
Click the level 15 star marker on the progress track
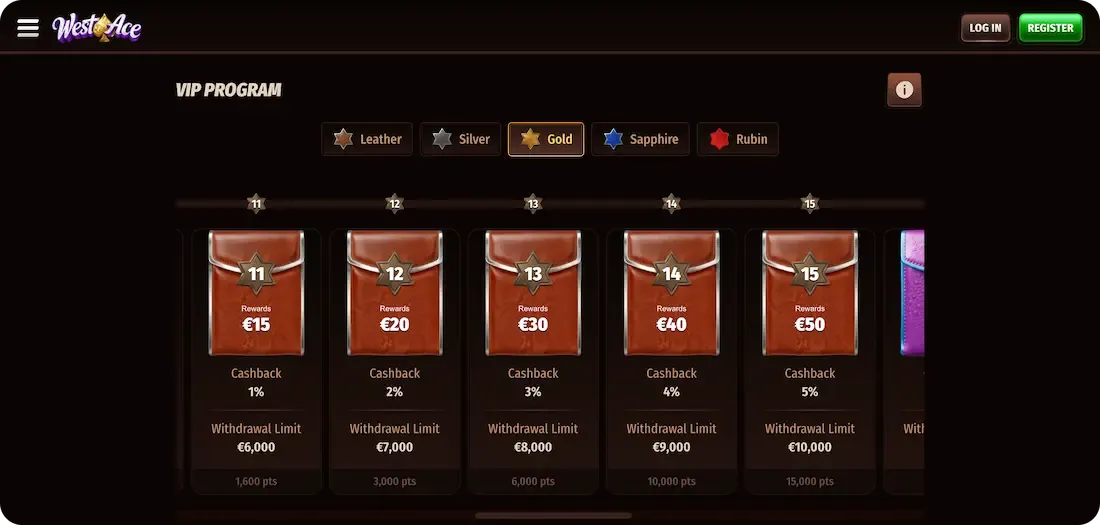[810, 204]
